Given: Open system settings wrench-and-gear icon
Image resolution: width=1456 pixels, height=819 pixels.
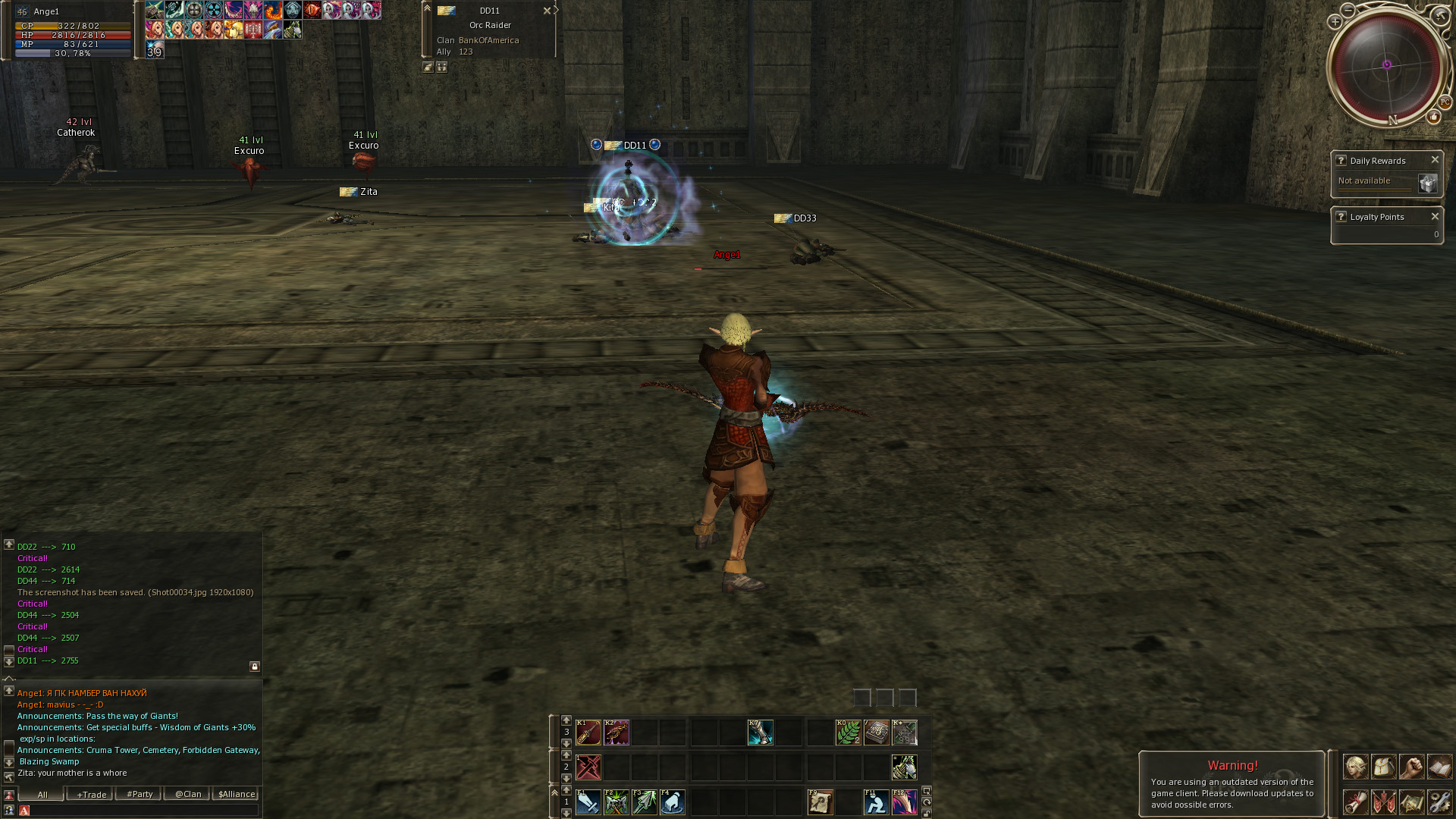Looking at the screenshot, I should pos(1439,802).
